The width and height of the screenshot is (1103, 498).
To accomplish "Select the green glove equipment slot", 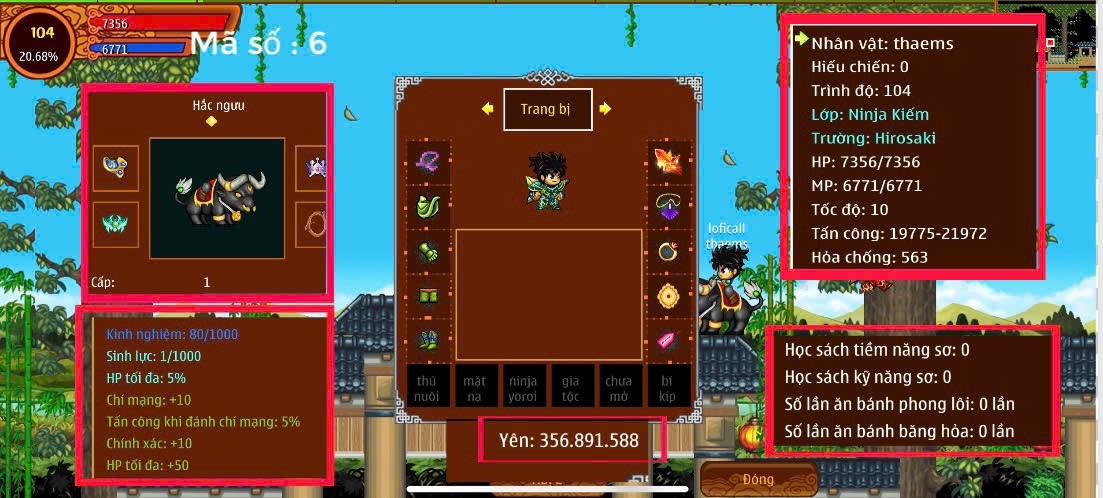I will coord(428,251).
